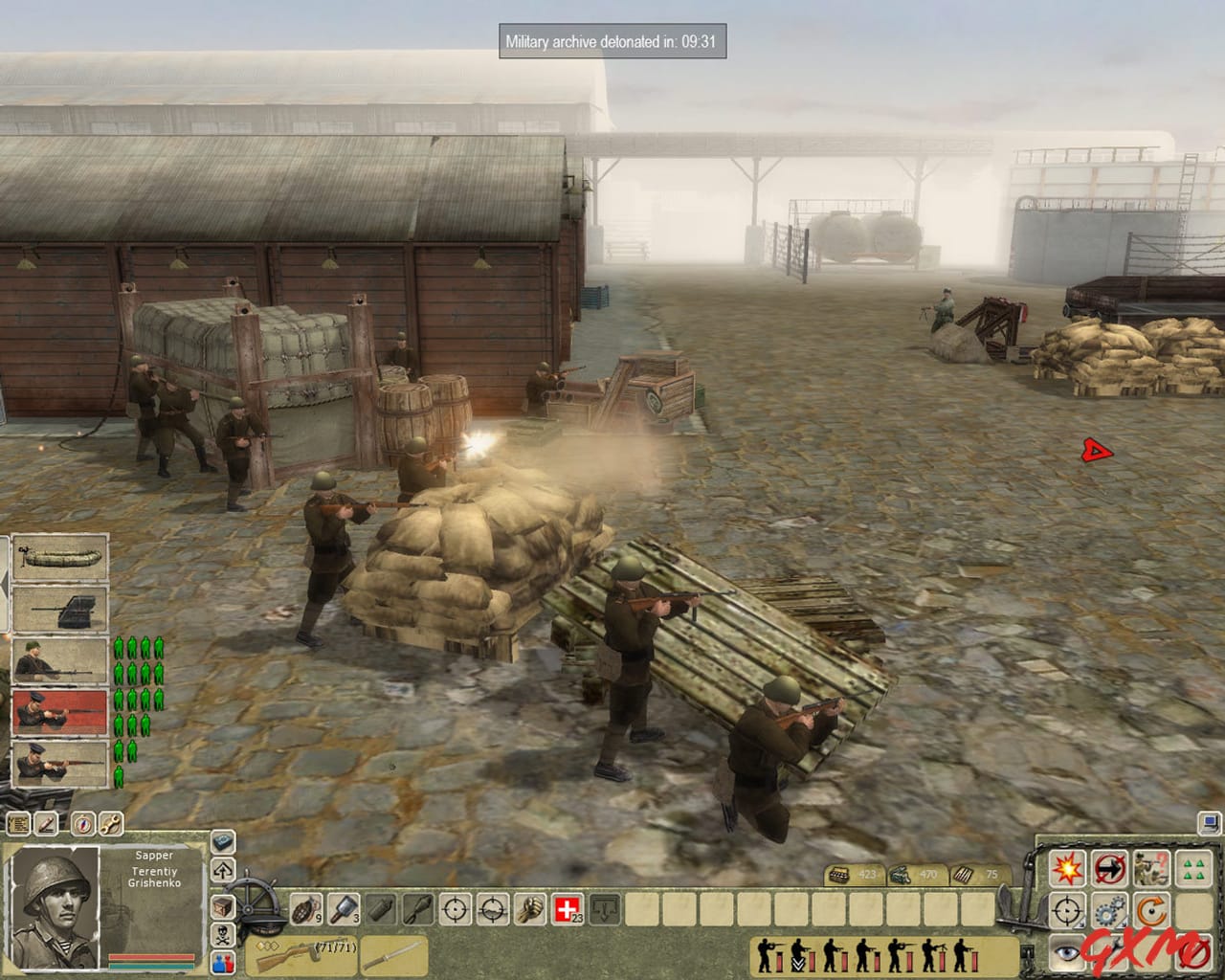Click the down-arrow drop slot after the medkit
This screenshot has width=1225, height=980.
click(603, 909)
